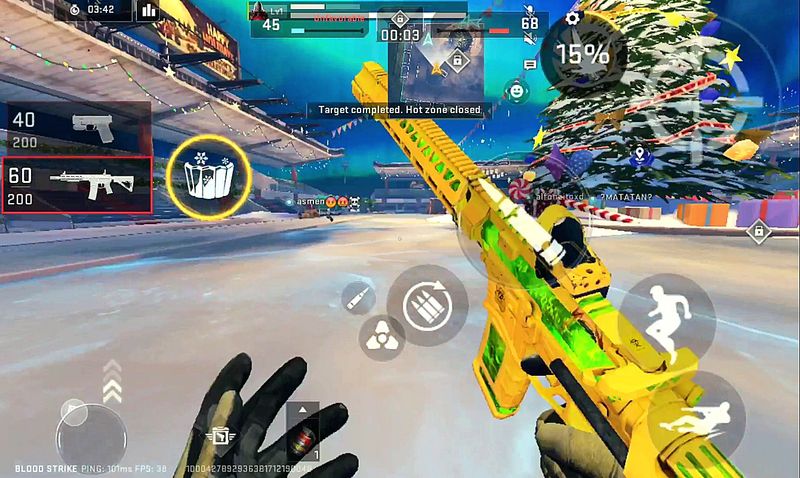Tap the 15% ultimate charge circle

point(582,54)
